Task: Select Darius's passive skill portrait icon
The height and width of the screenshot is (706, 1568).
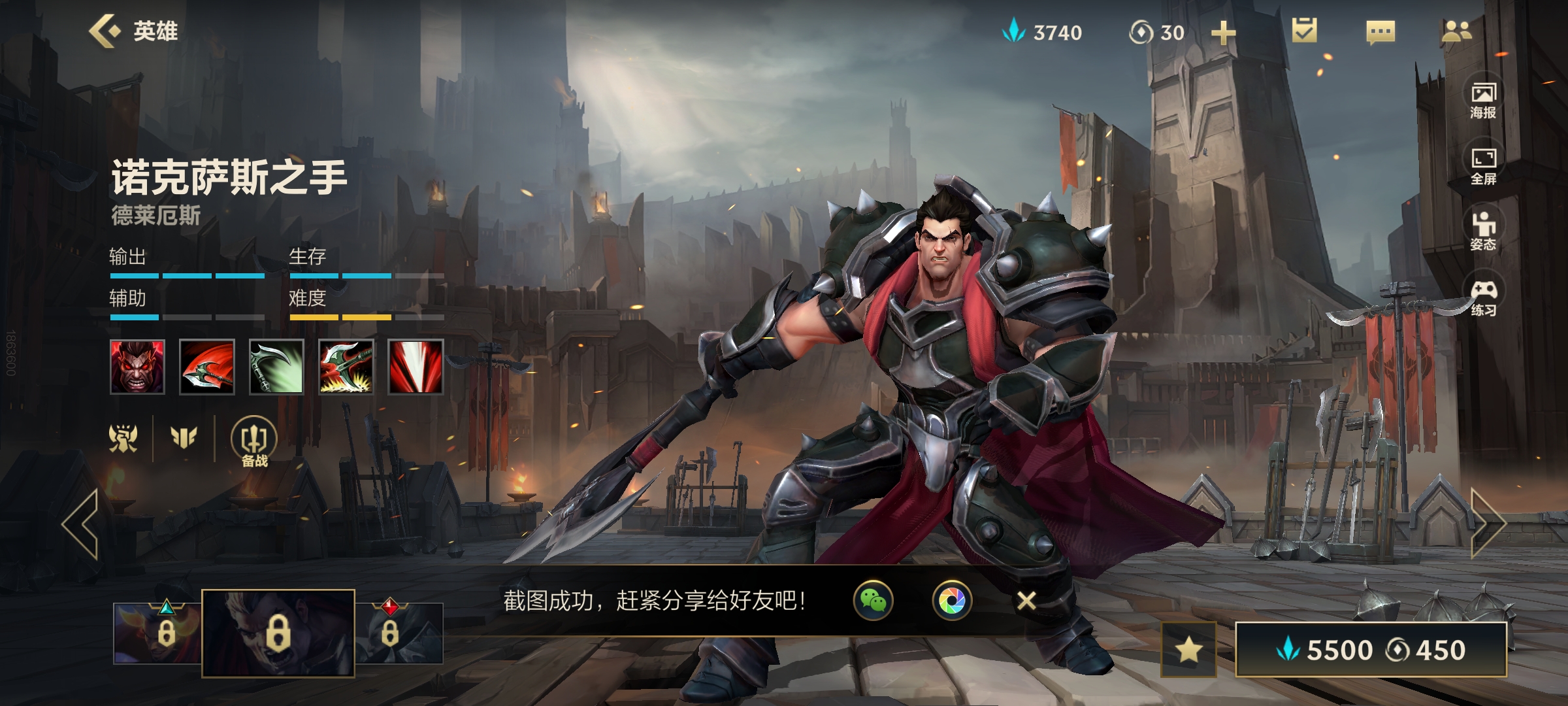Action: [137, 367]
